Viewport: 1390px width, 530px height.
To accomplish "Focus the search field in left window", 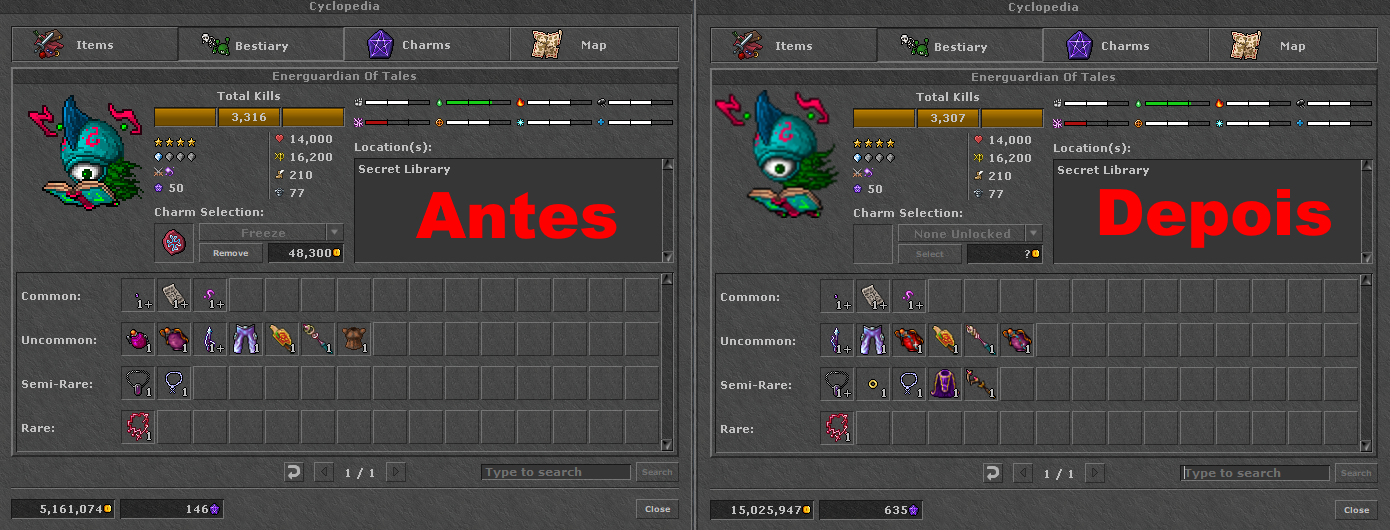I will pyautogui.click(x=555, y=472).
